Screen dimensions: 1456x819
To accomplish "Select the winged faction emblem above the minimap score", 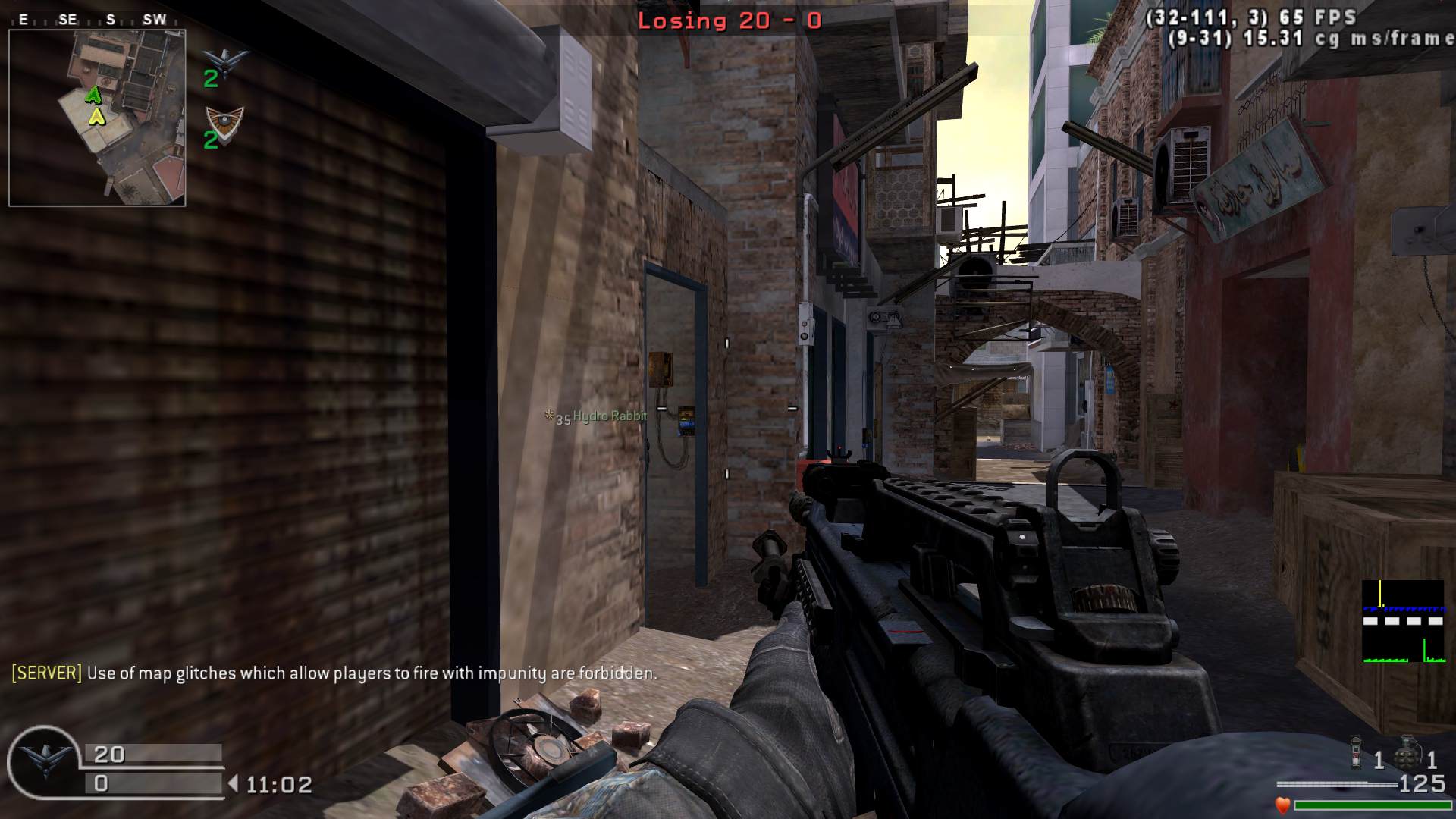I will pos(225,59).
